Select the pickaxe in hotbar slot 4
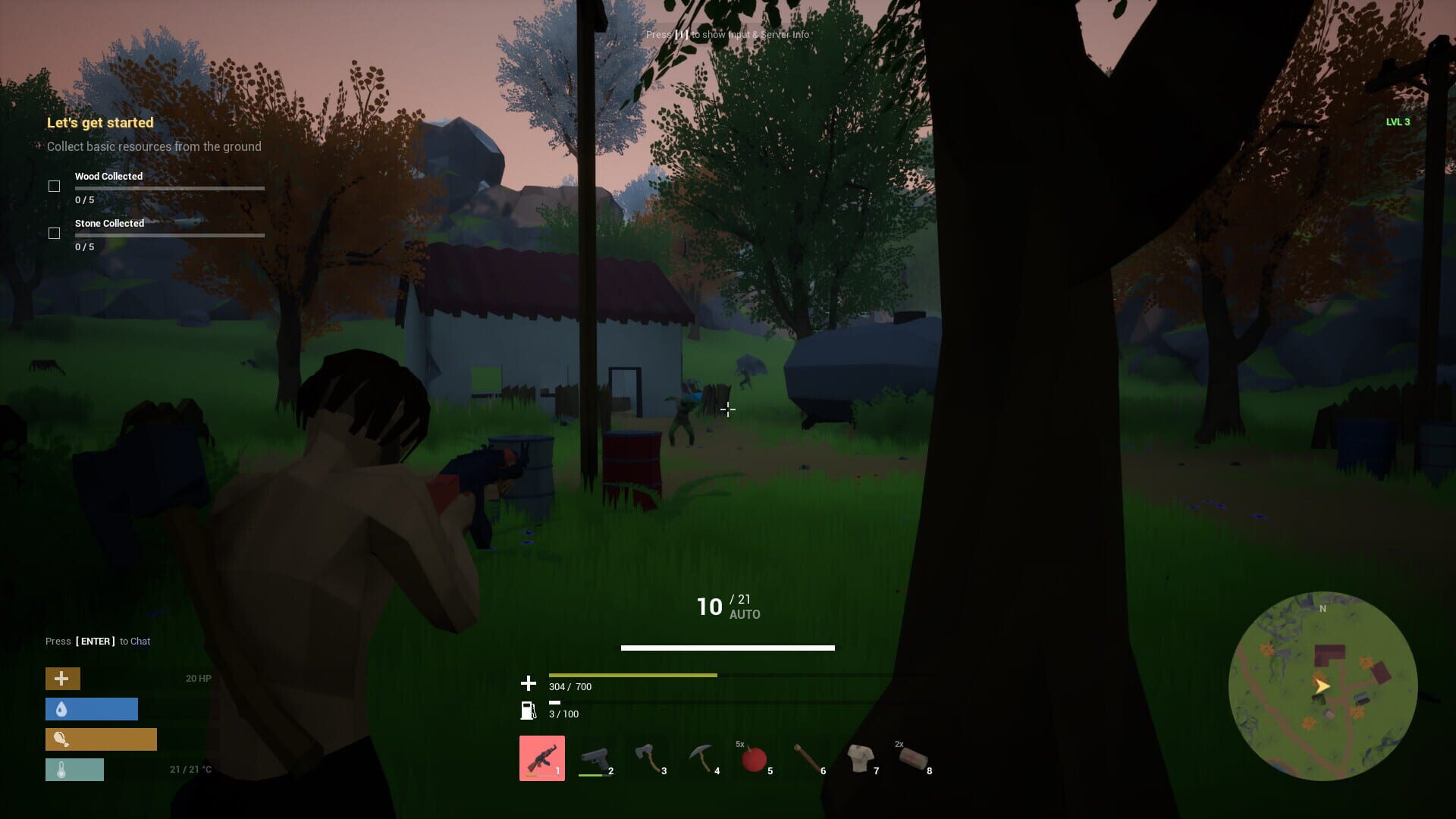The image size is (1456, 819). 703,758
